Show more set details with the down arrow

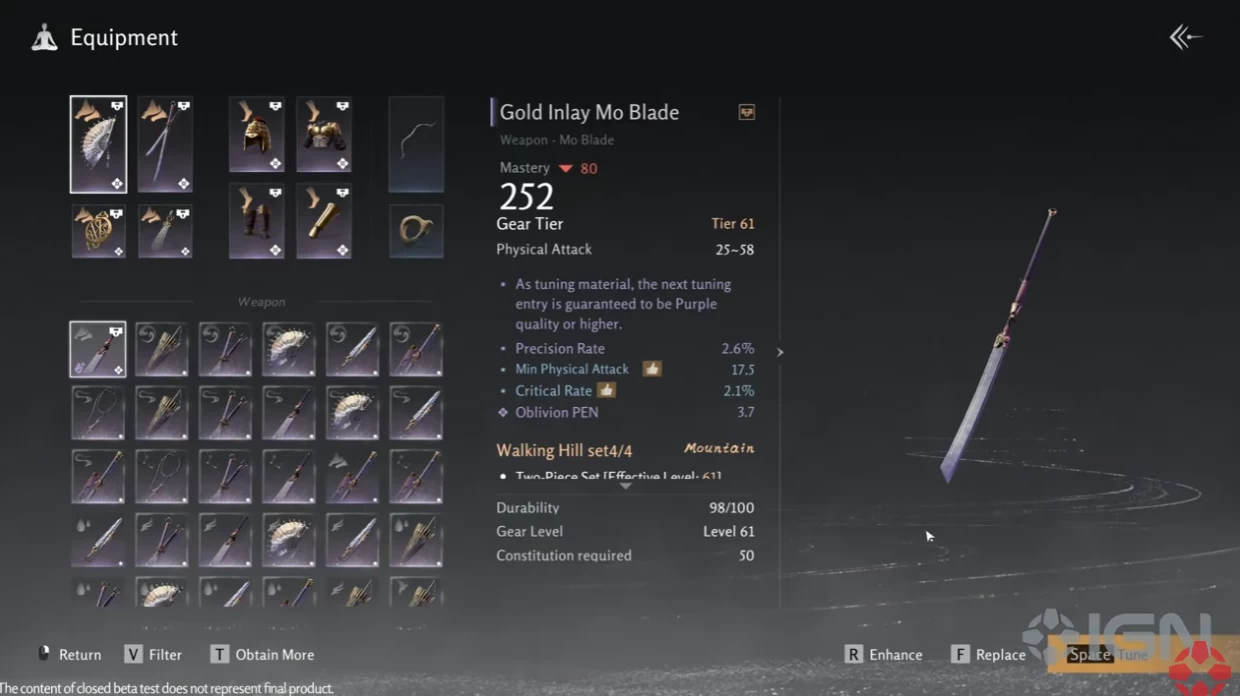point(625,486)
